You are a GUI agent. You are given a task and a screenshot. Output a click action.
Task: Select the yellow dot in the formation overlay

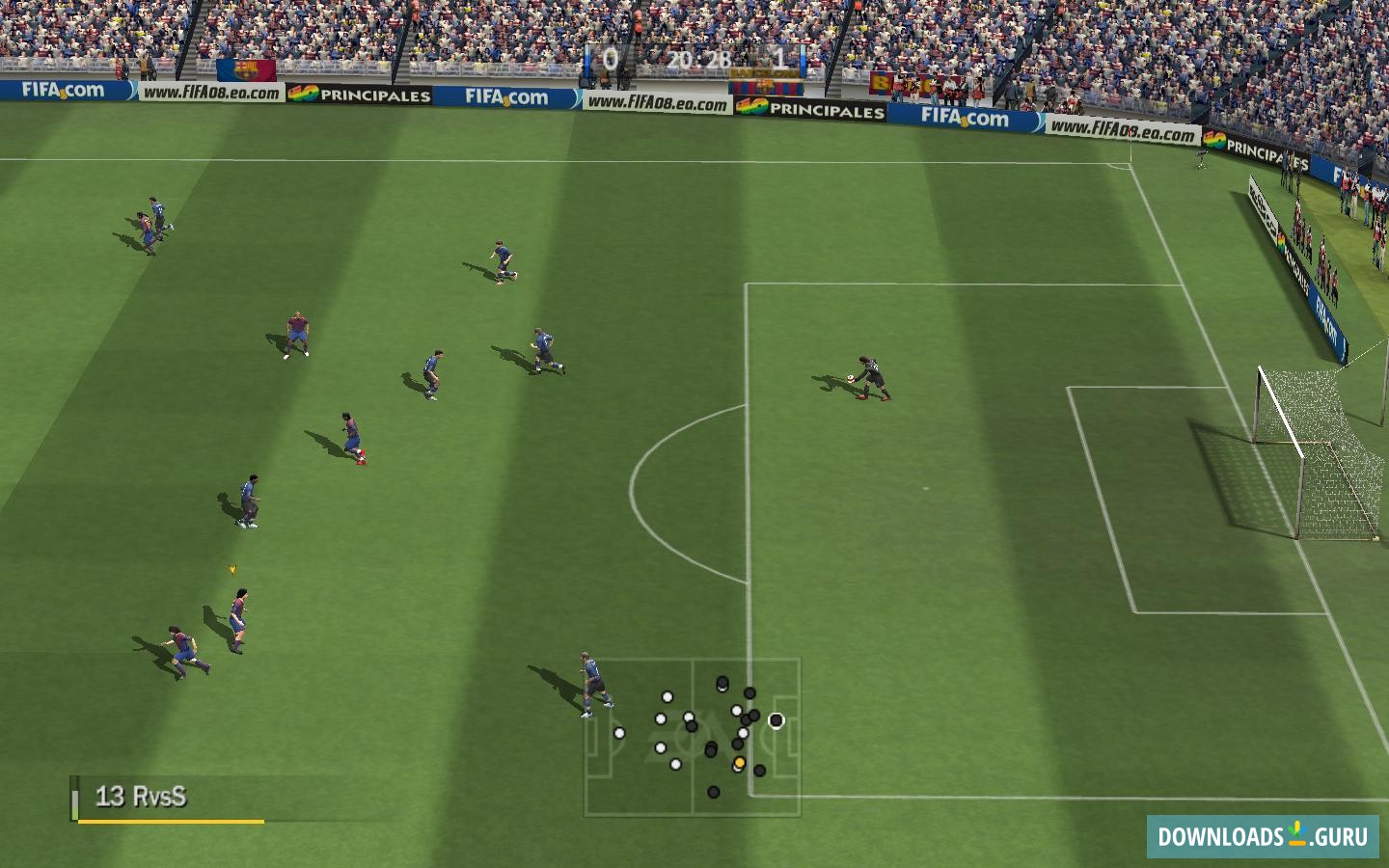[739, 763]
